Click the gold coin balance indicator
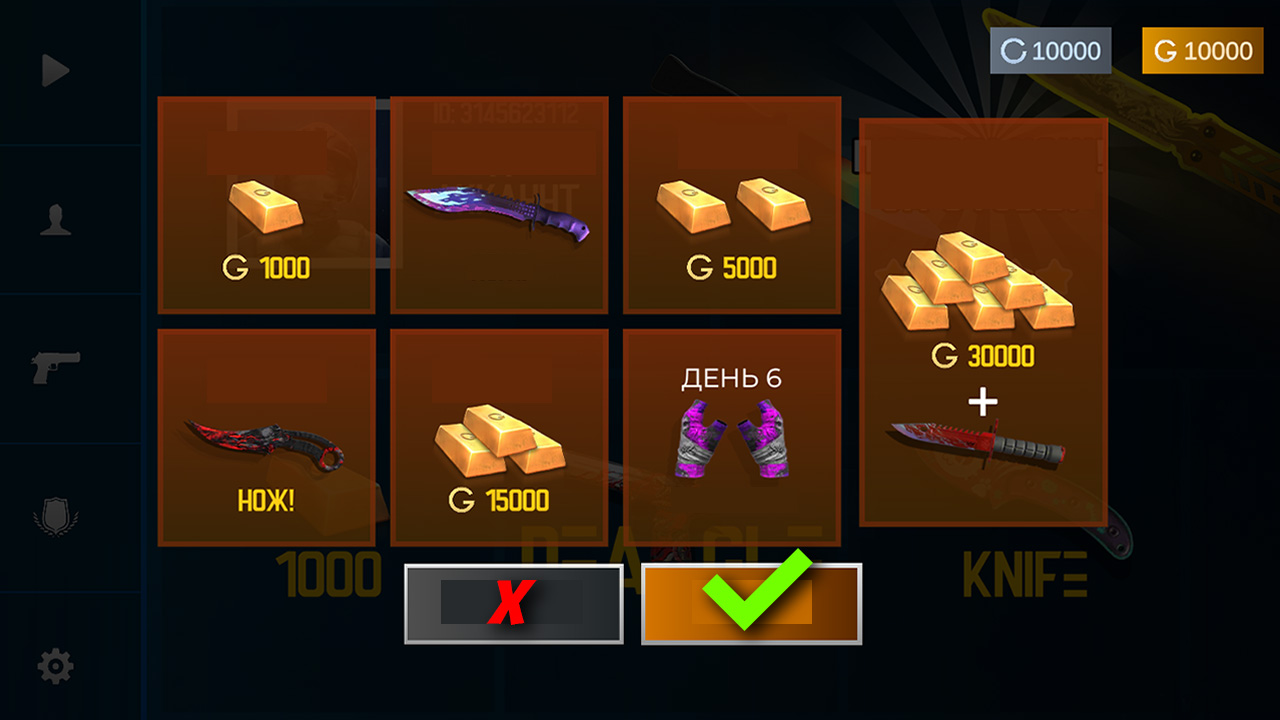Image resolution: width=1280 pixels, height=720 pixels. pyautogui.click(x=1201, y=50)
